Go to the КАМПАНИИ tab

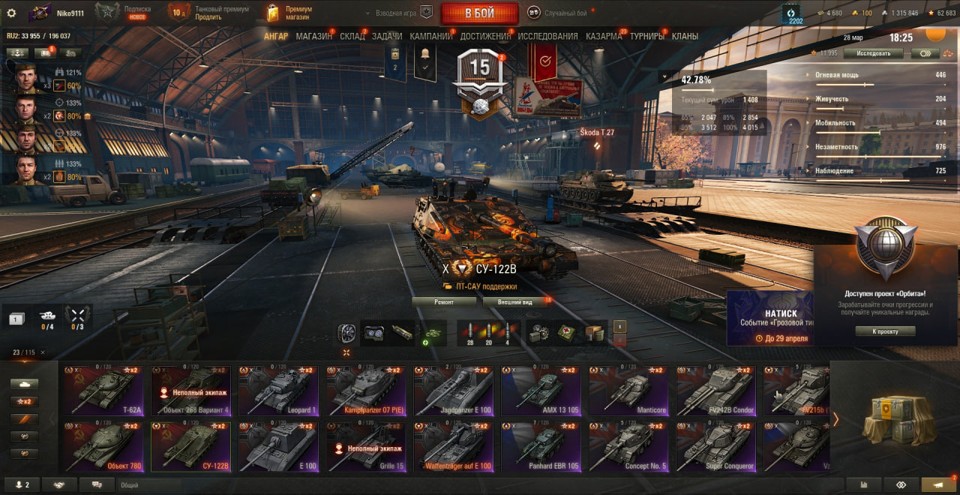[x=431, y=37]
